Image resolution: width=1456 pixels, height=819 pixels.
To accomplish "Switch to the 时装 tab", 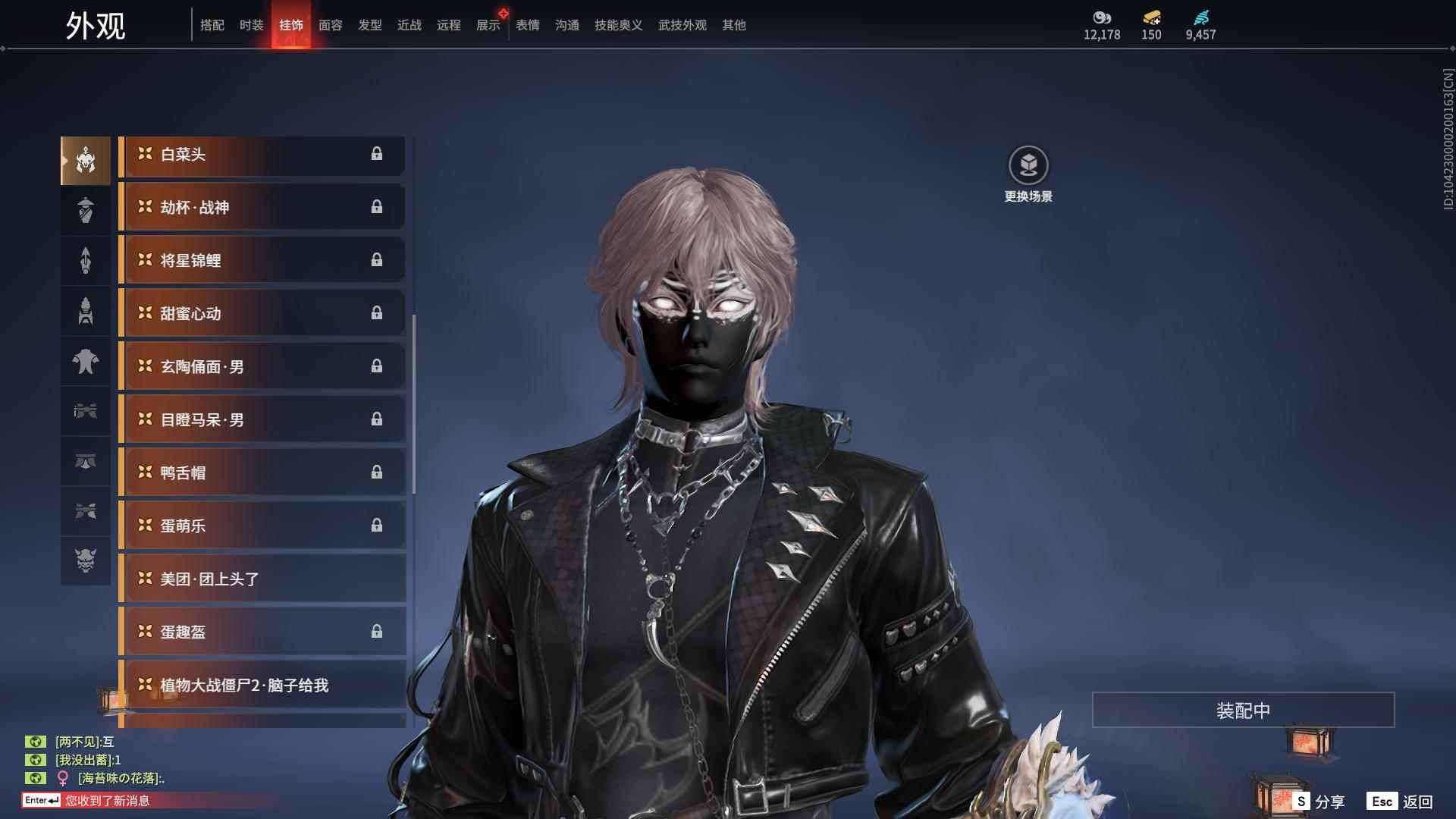I will pyautogui.click(x=251, y=25).
